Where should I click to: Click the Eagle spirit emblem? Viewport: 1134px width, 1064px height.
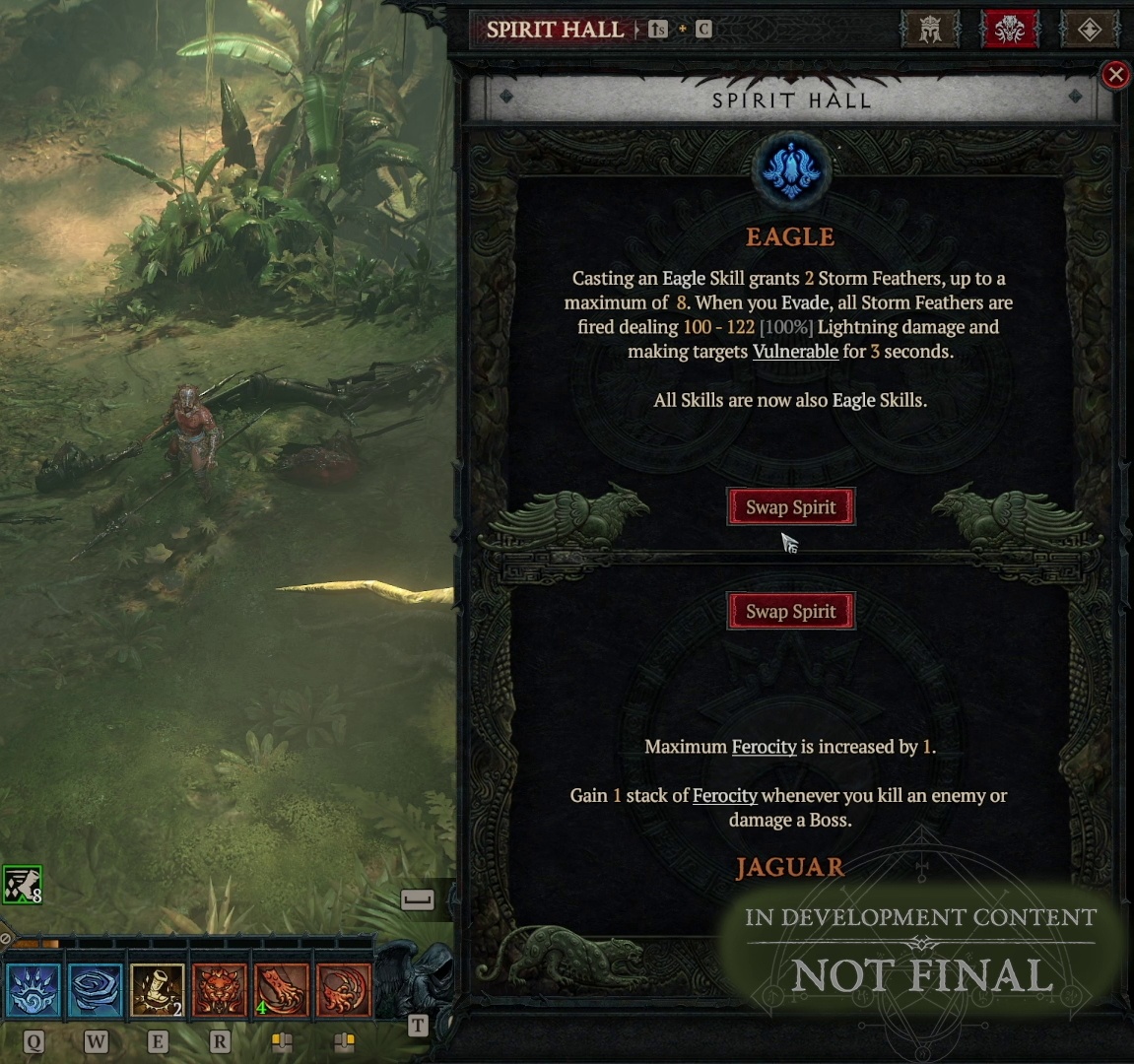click(790, 171)
